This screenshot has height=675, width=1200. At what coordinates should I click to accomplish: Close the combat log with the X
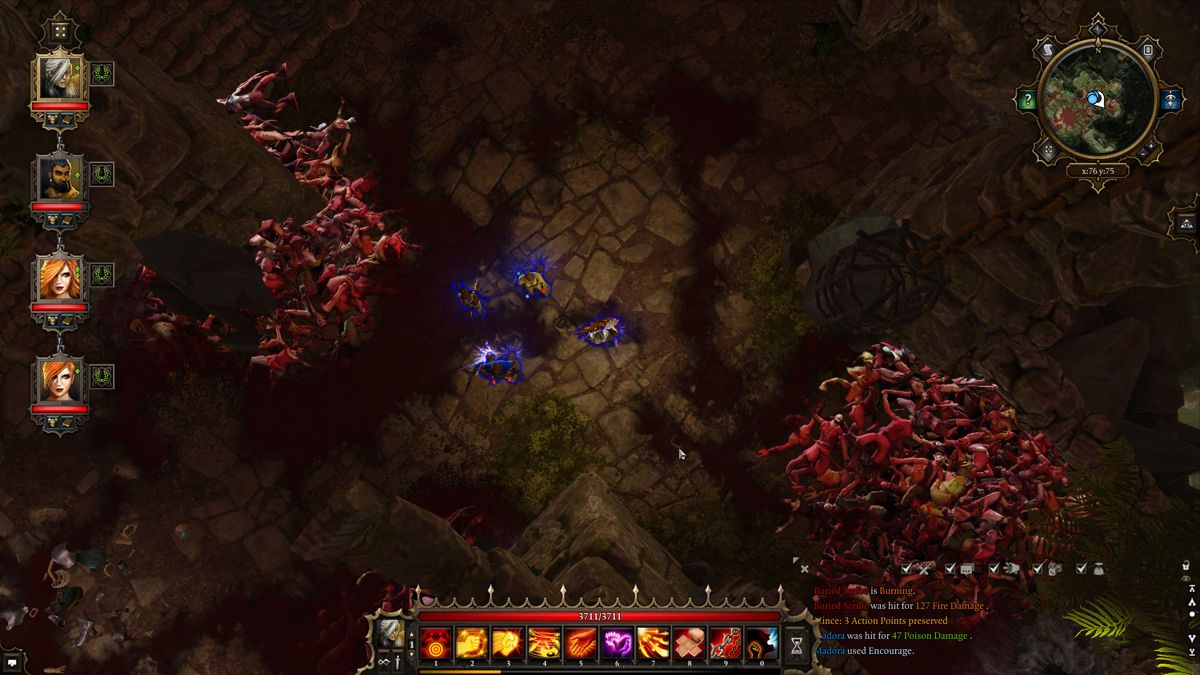coord(805,569)
